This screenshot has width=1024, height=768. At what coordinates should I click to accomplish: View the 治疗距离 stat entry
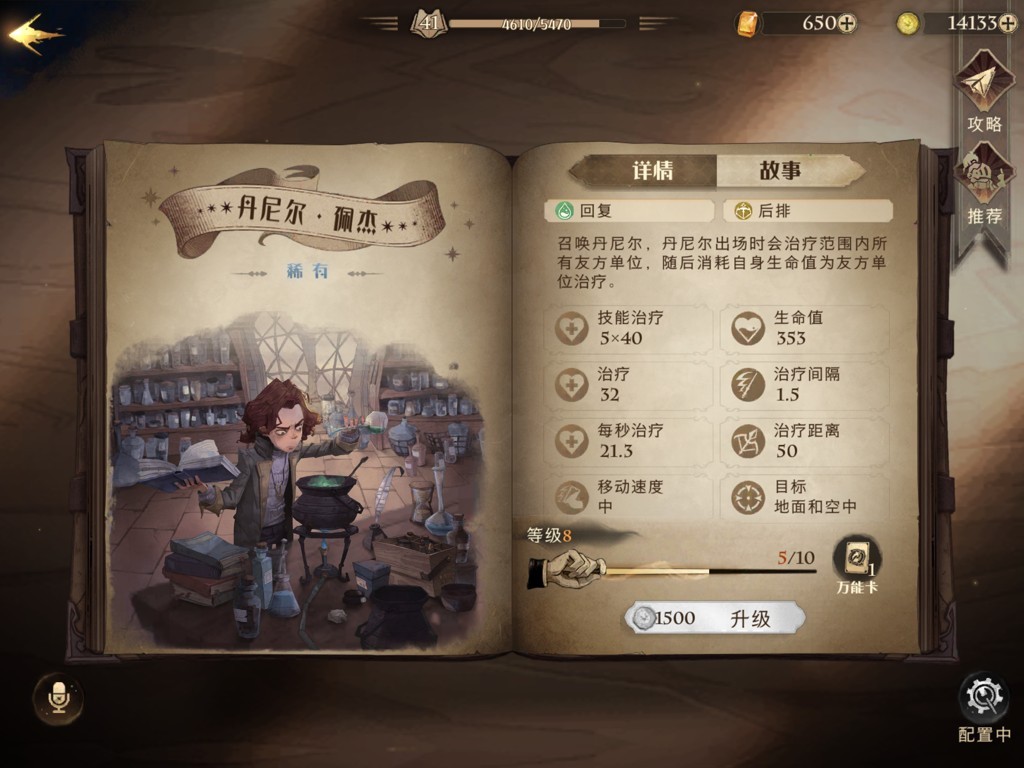point(803,441)
